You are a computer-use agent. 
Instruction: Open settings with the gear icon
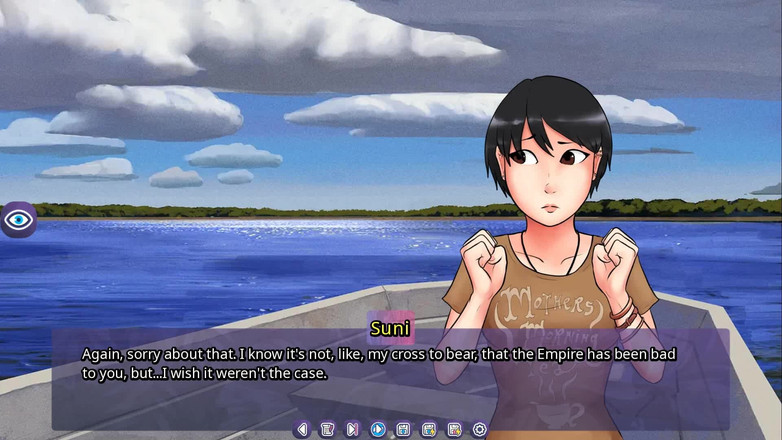click(479, 429)
